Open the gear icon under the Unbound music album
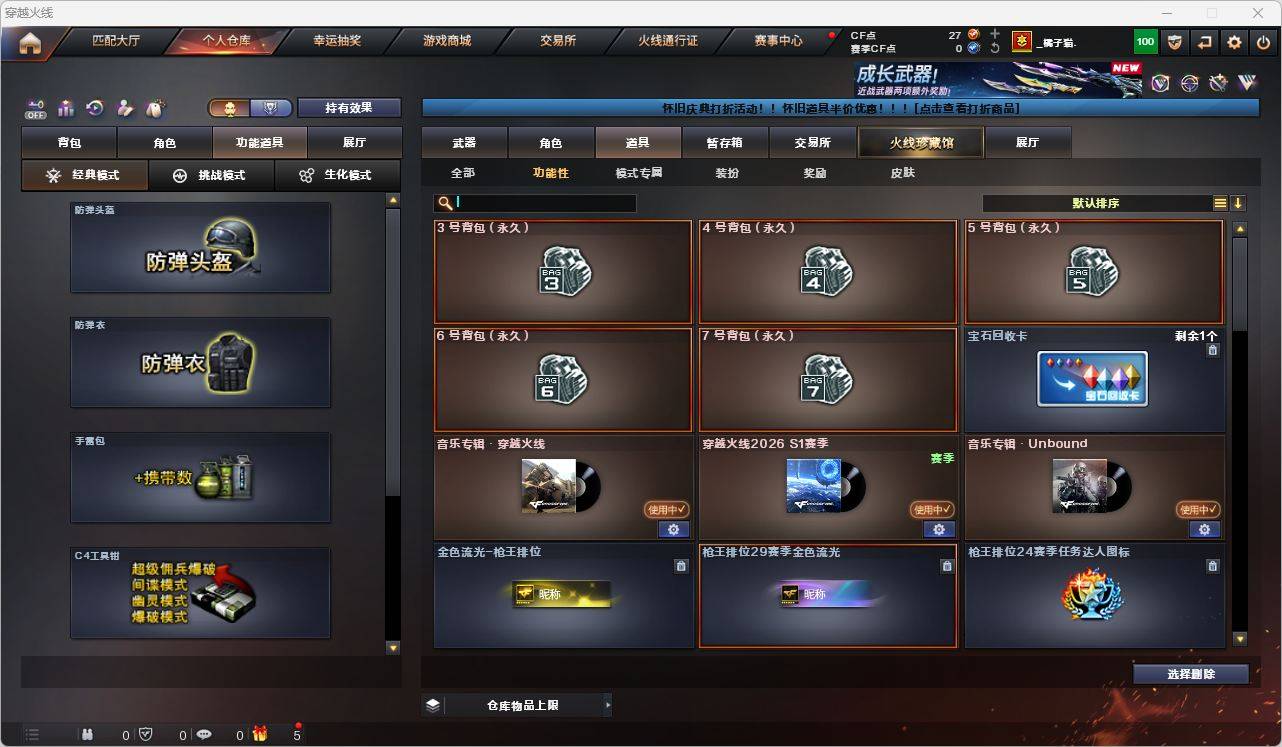The image size is (1282, 747). [1204, 530]
